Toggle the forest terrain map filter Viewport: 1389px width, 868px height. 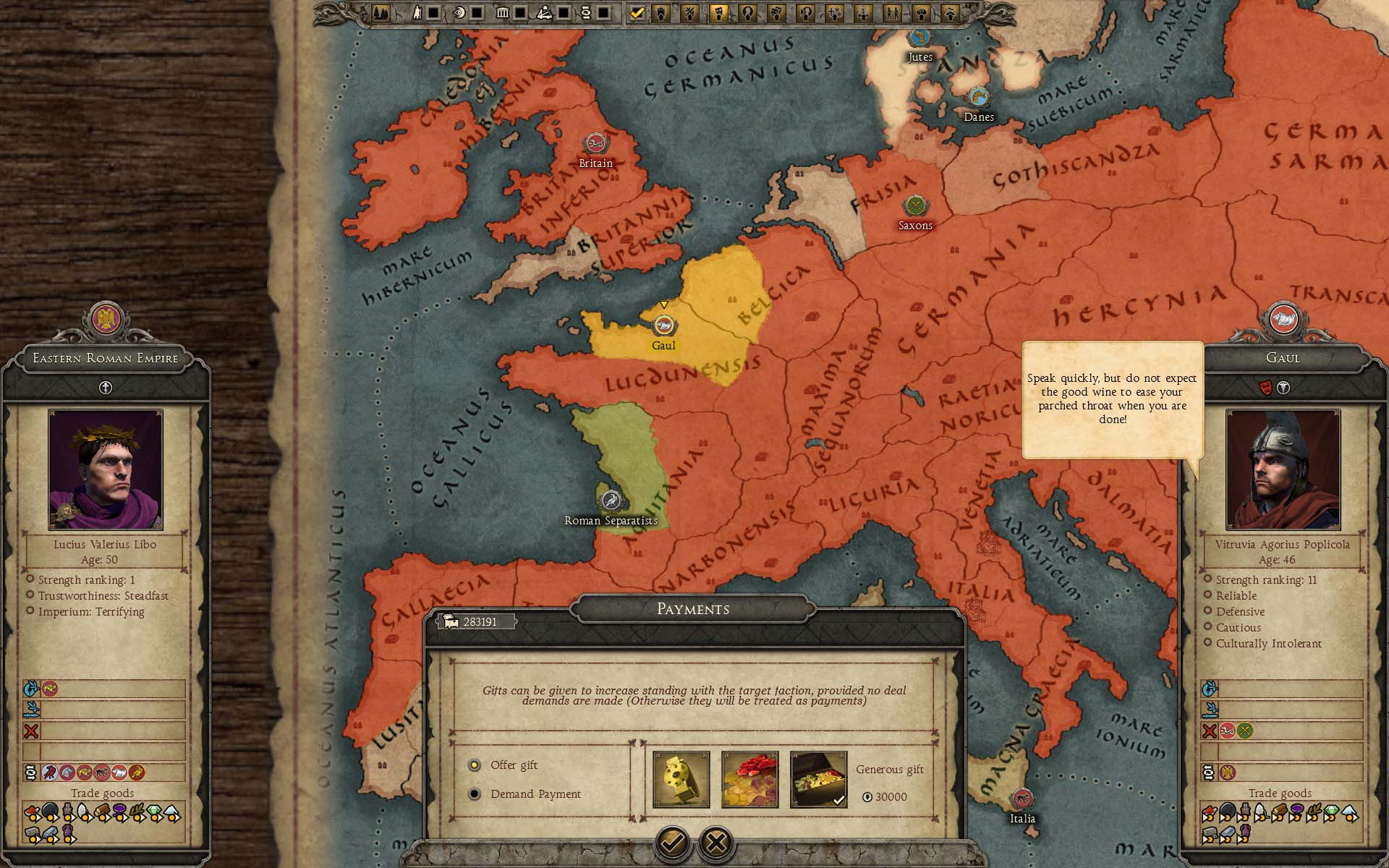point(381,12)
